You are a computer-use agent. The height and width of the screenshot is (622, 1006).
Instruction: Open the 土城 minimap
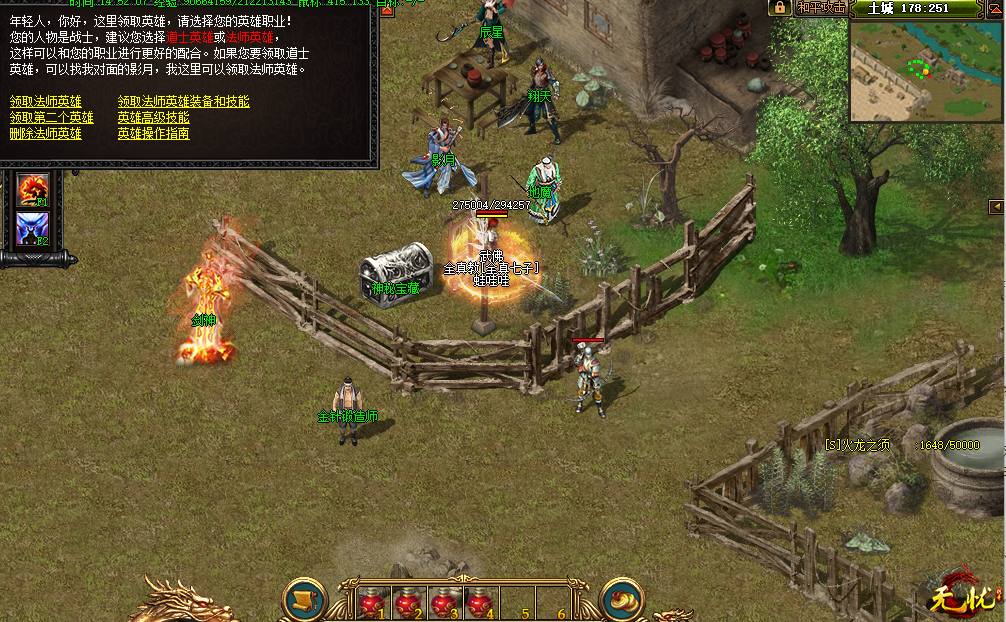tap(926, 70)
